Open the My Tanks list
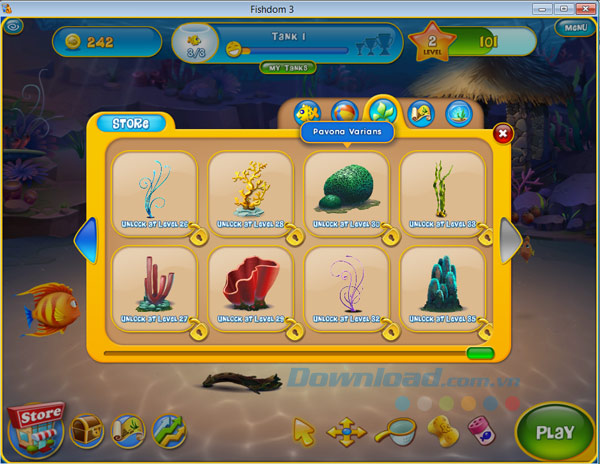Image resolution: width=600 pixels, height=464 pixels. [288, 68]
